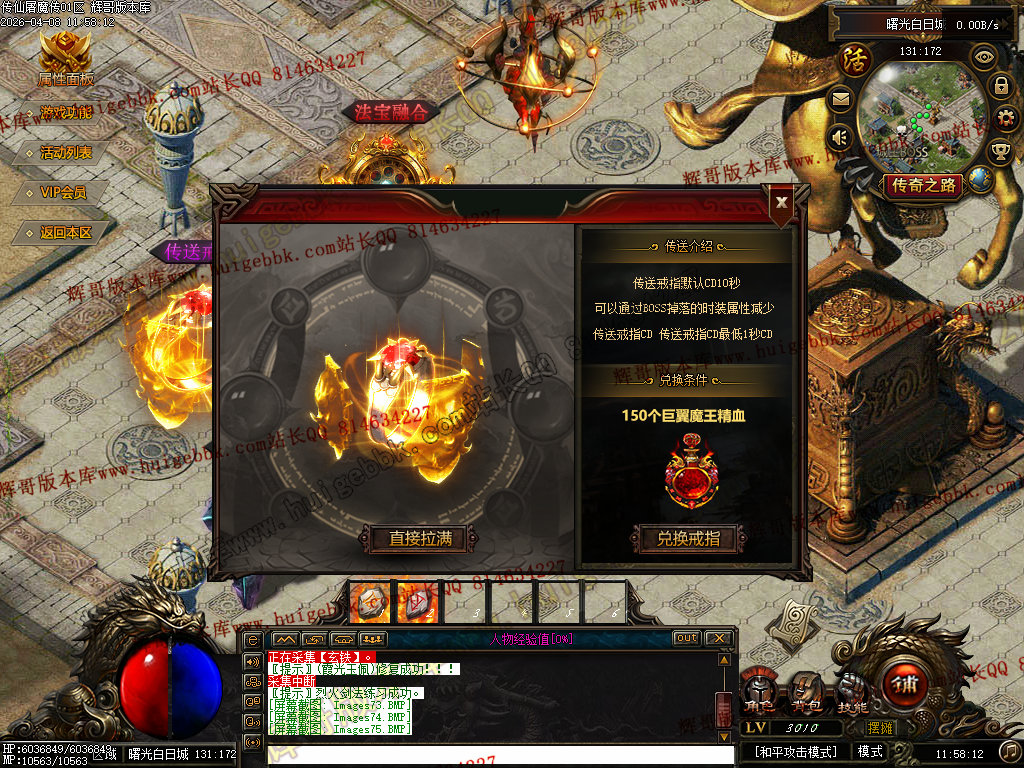Click the trophy ranking icon
Screen dimensions: 1024x768
pyautogui.click(x=1000, y=150)
